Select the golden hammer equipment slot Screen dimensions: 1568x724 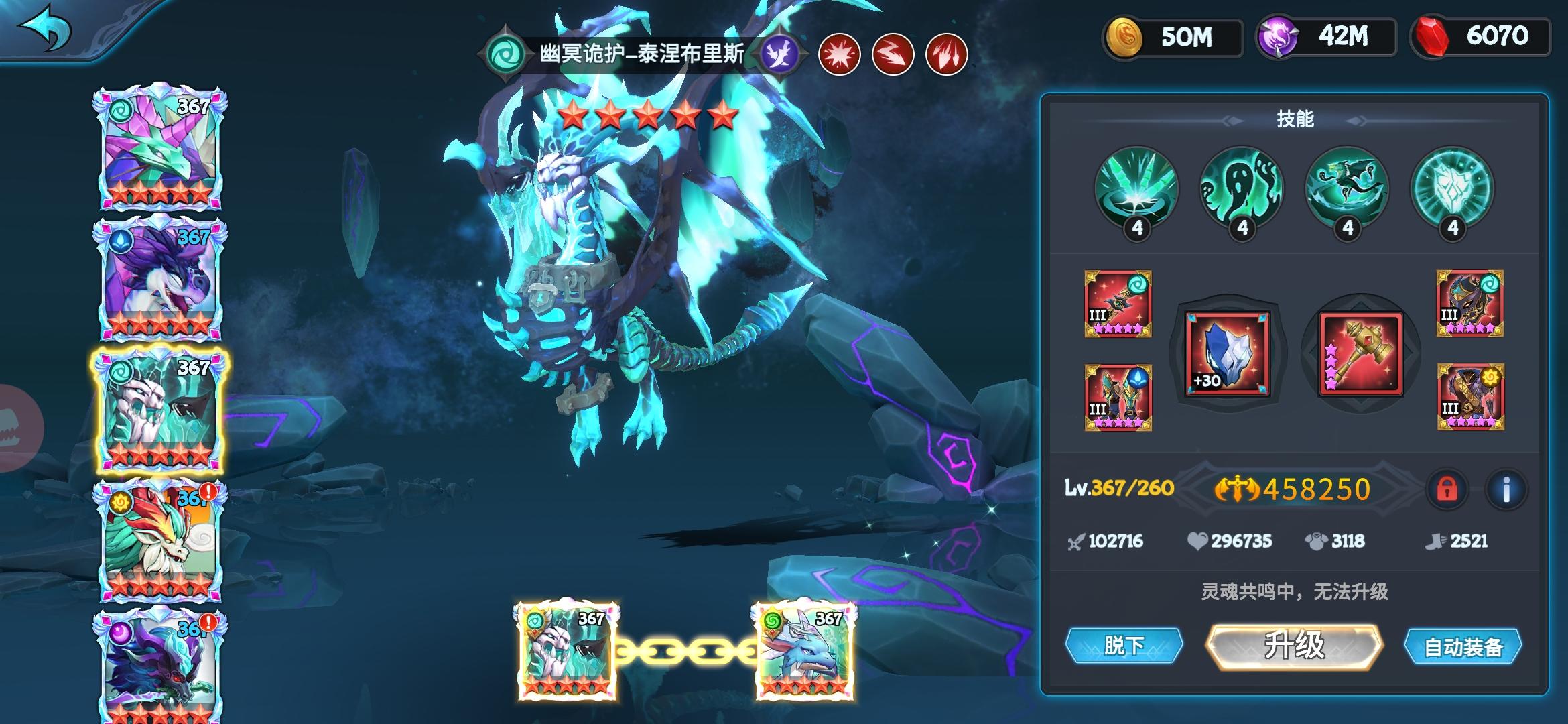[1361, 353]
